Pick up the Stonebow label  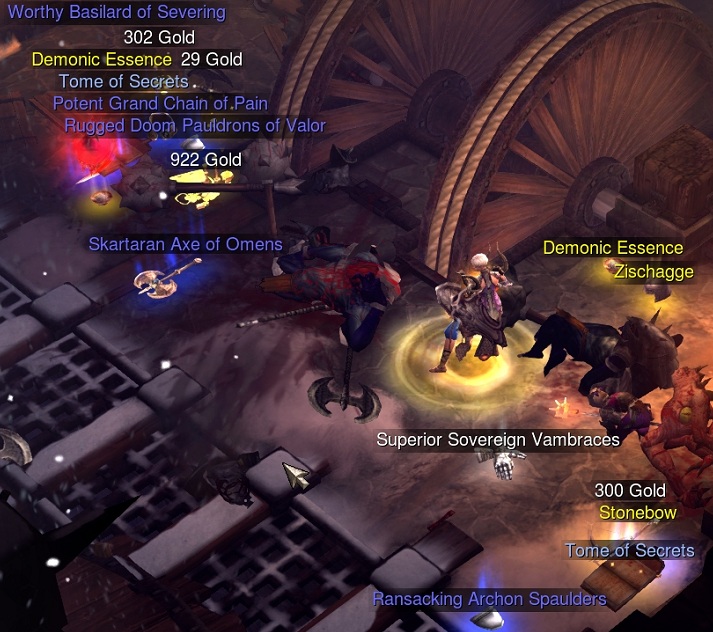pyautogui.click(x=638, y=513)
